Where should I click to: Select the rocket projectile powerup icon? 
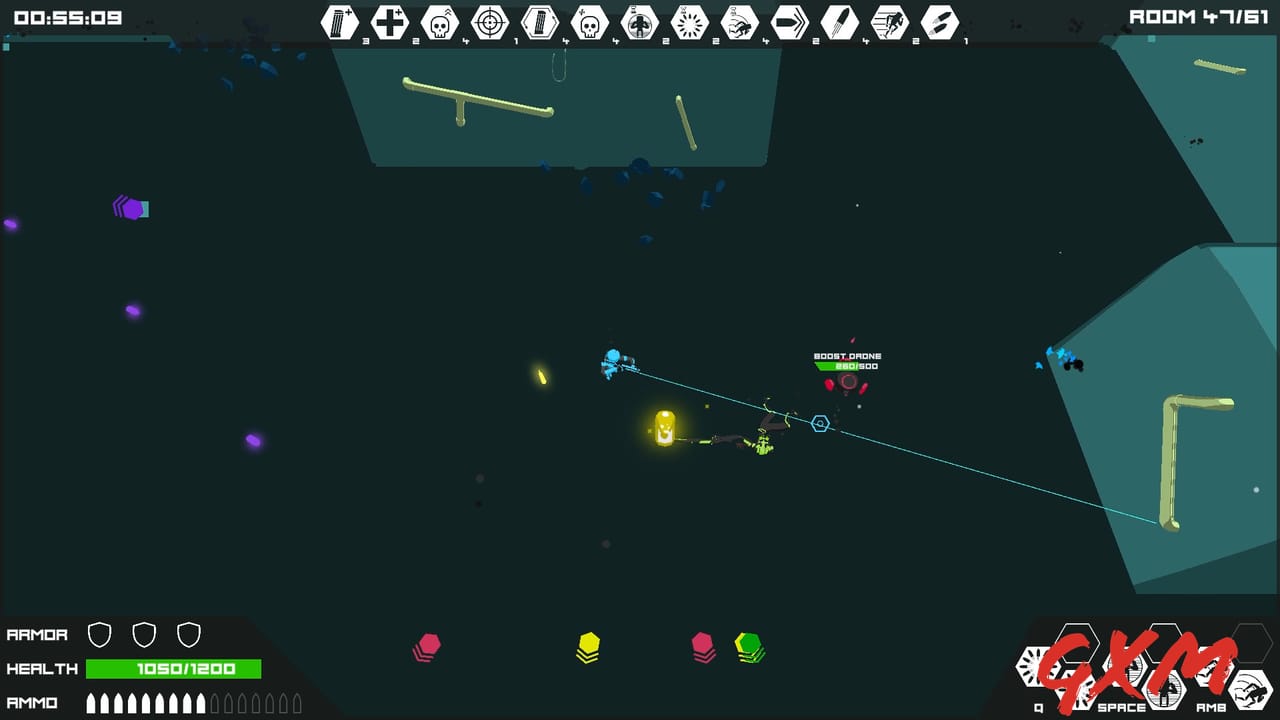(840, 22)
